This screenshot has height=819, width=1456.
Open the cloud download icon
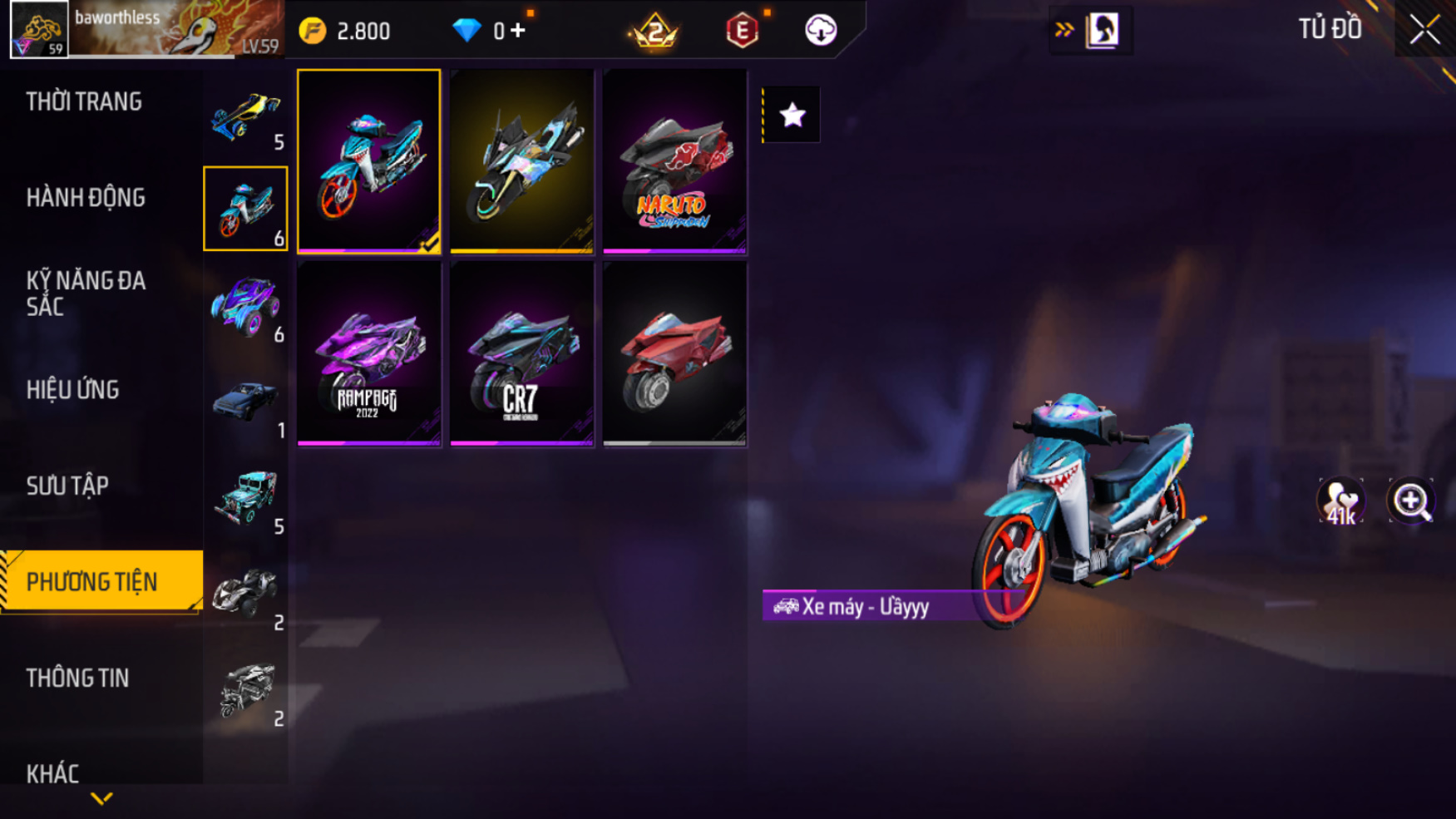821,31
